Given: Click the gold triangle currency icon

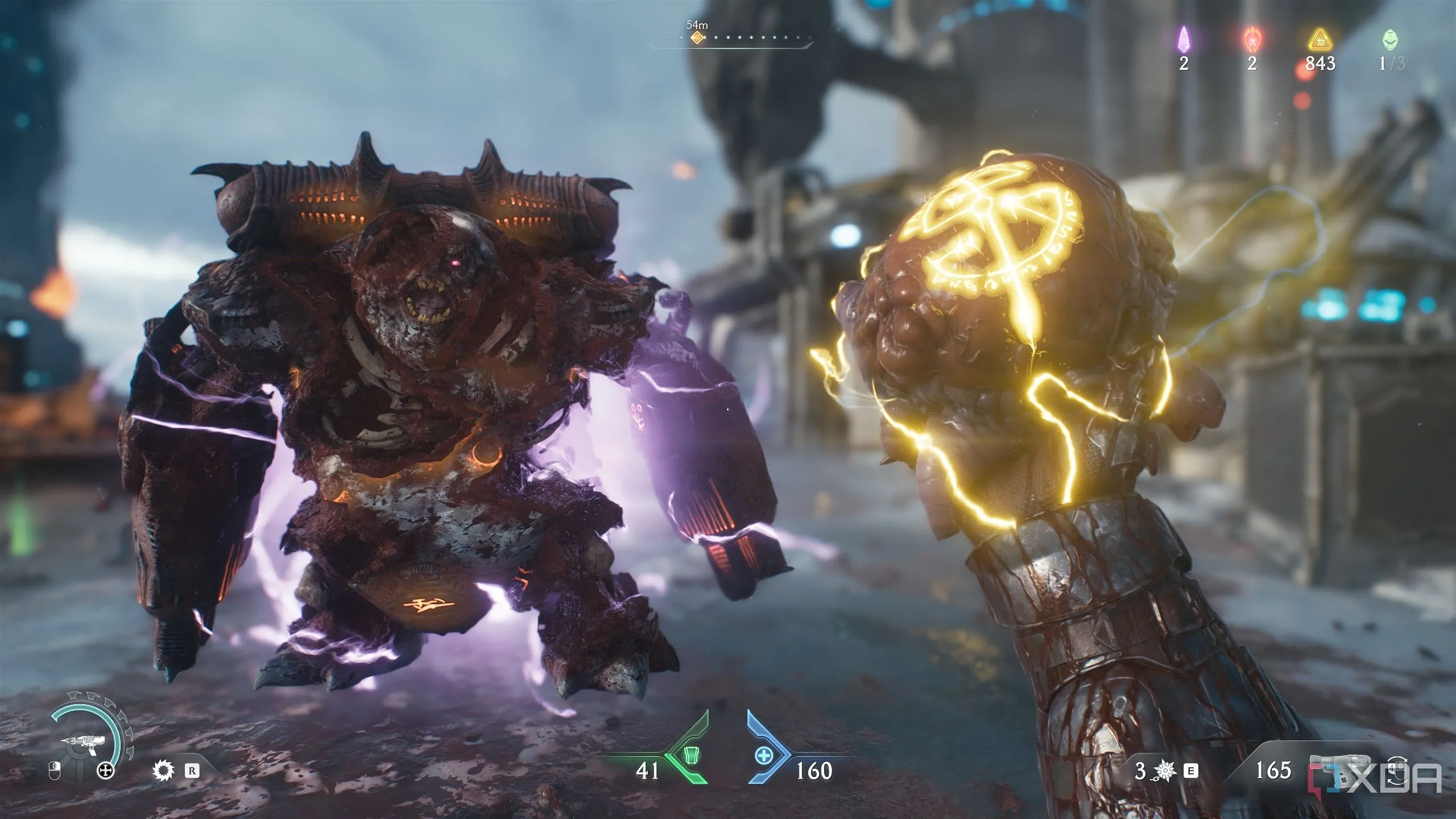Looking at the screenshot, I should (x=1320, y=40).
